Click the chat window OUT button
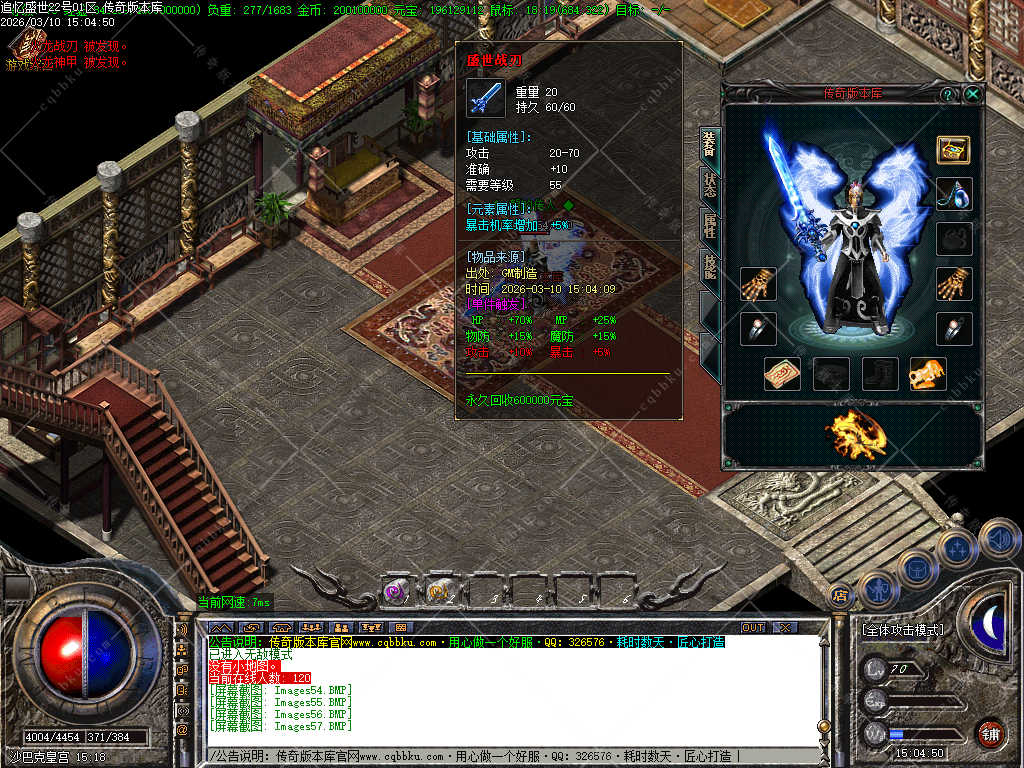Image resolution: width=1024 pixels, height=768 pixels. tap(752, 627)
